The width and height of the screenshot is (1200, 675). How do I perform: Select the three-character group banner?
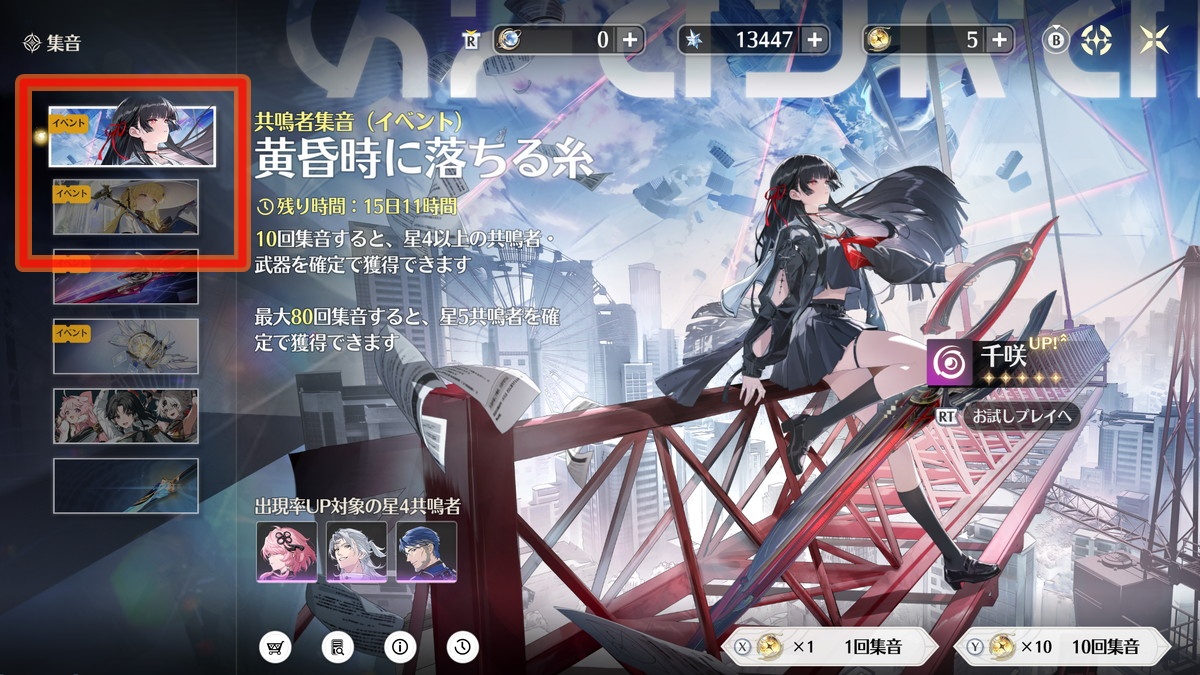pyautogui.click(x=126, y=416)
